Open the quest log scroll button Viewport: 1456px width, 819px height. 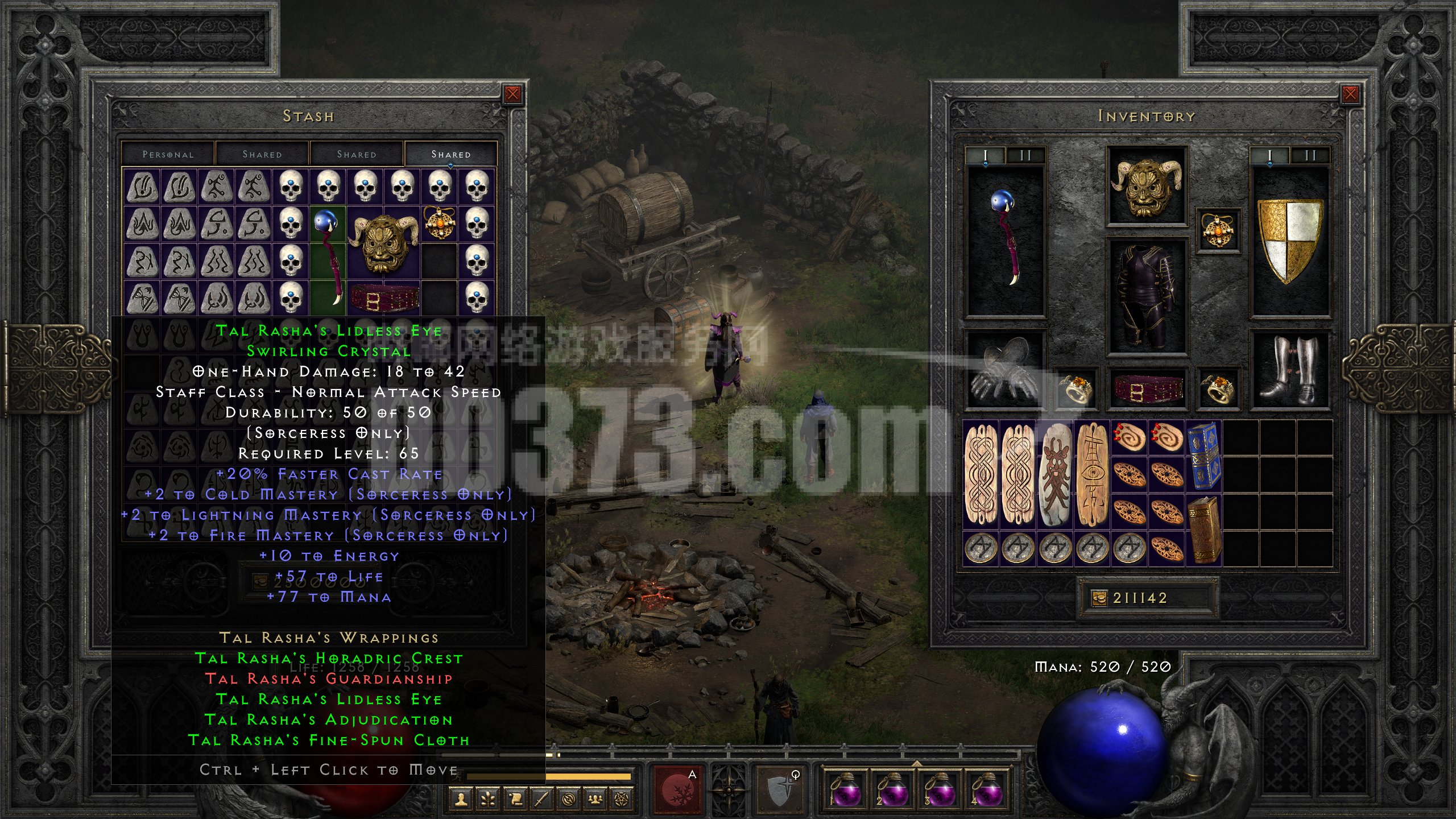[515, 800]
